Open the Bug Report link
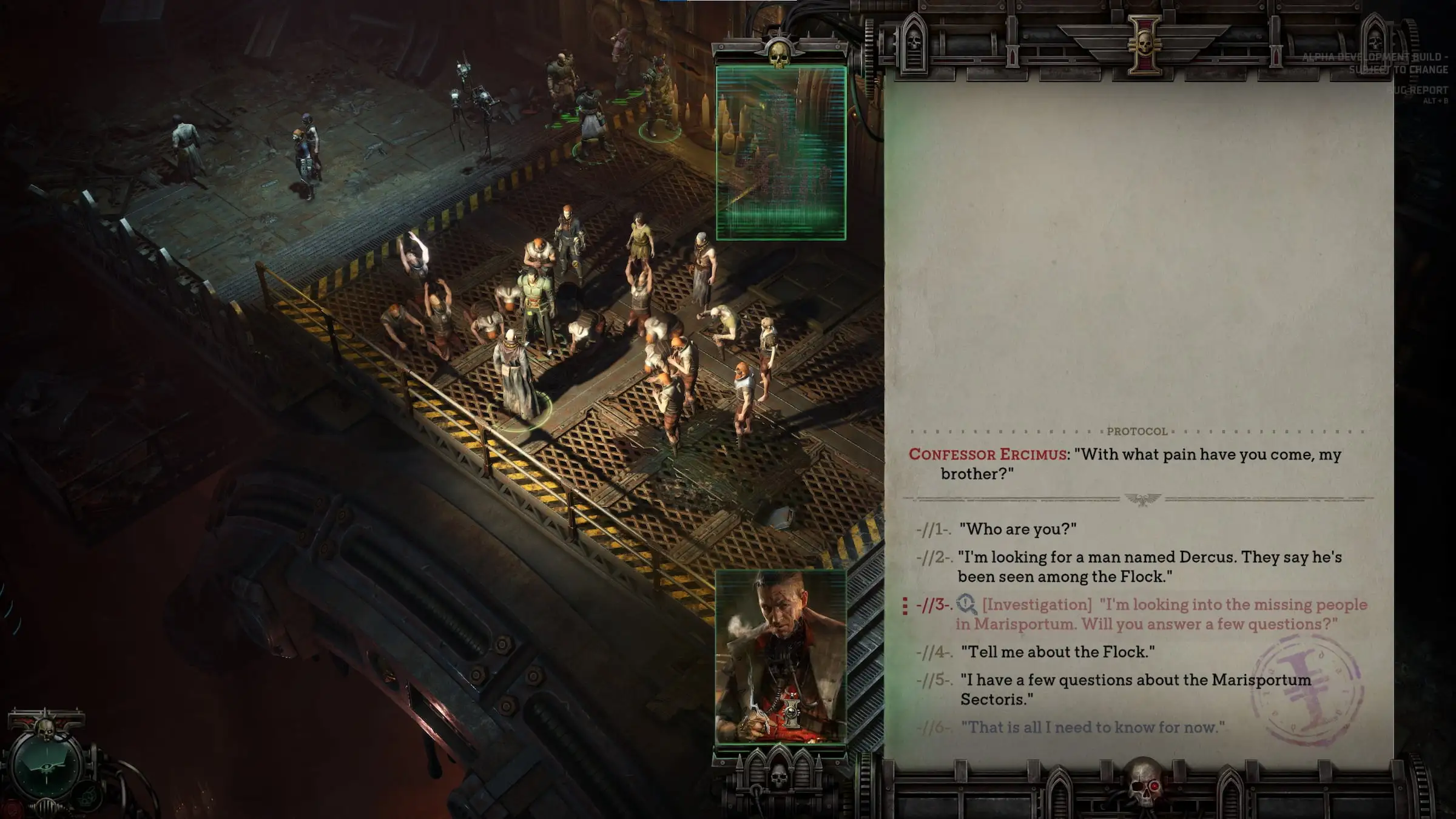This screenshot has height=819, width=1456. click(x=1417, y=90)
